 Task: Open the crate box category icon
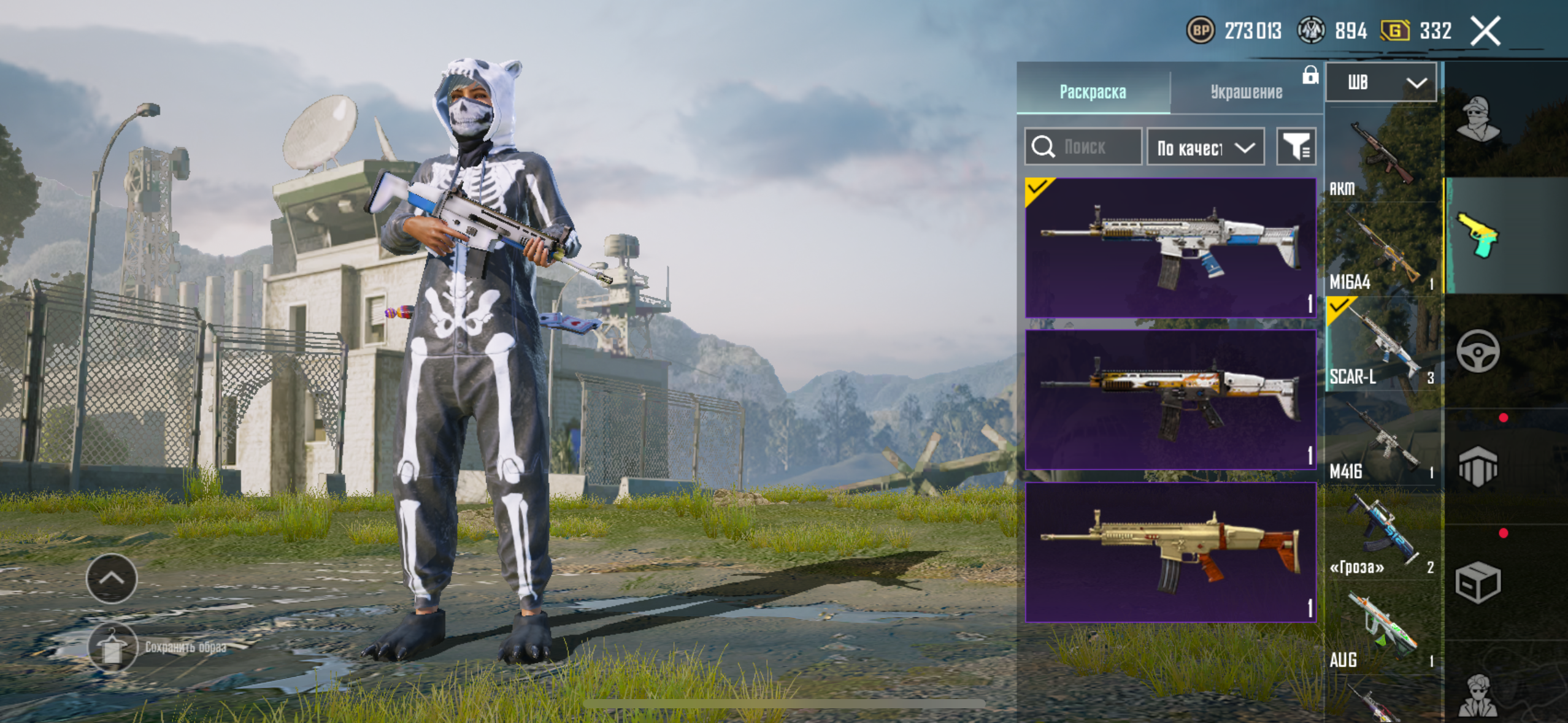[x=1478, y=583]
